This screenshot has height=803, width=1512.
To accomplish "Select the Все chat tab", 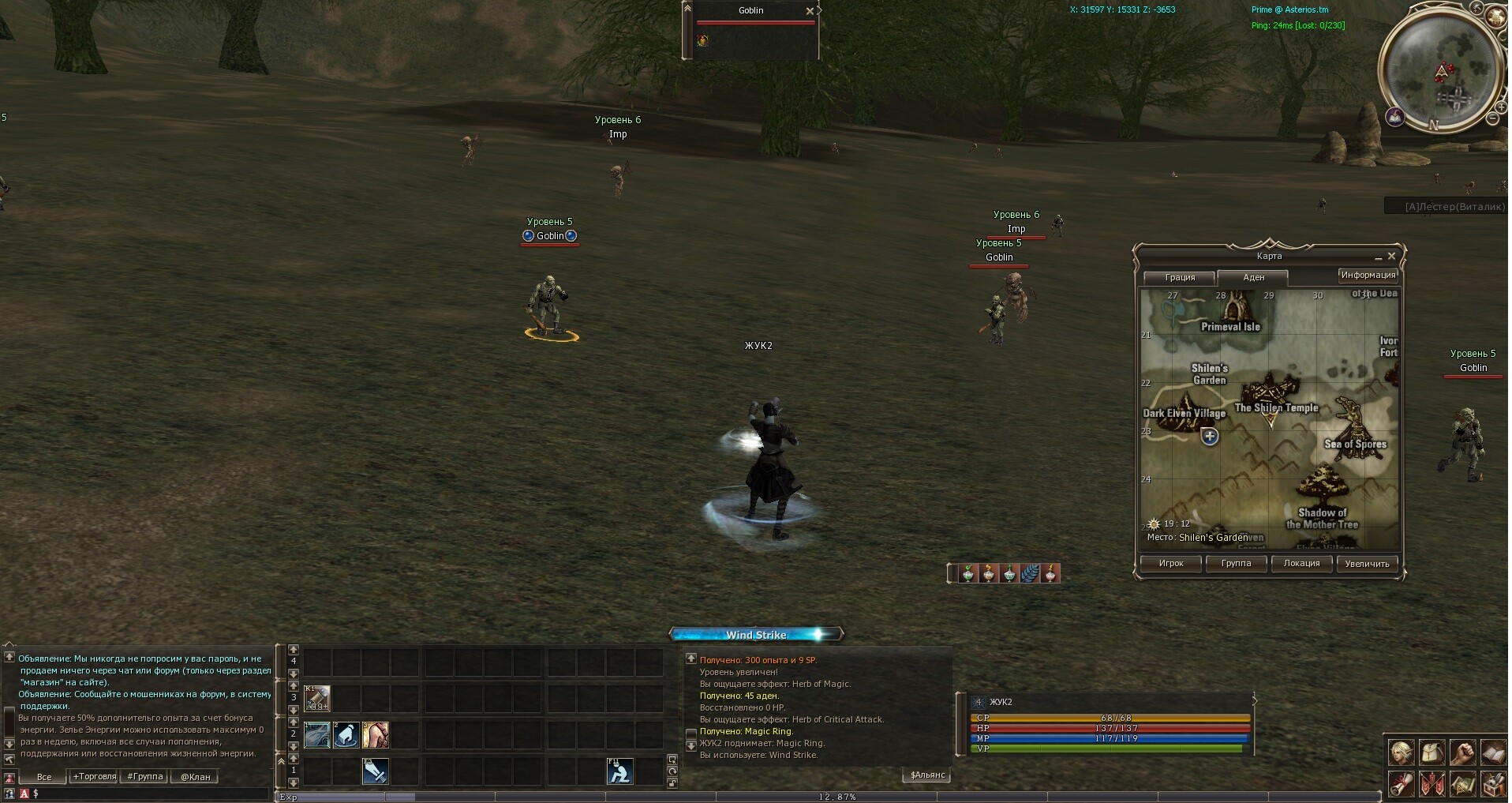I will [44, 777].
